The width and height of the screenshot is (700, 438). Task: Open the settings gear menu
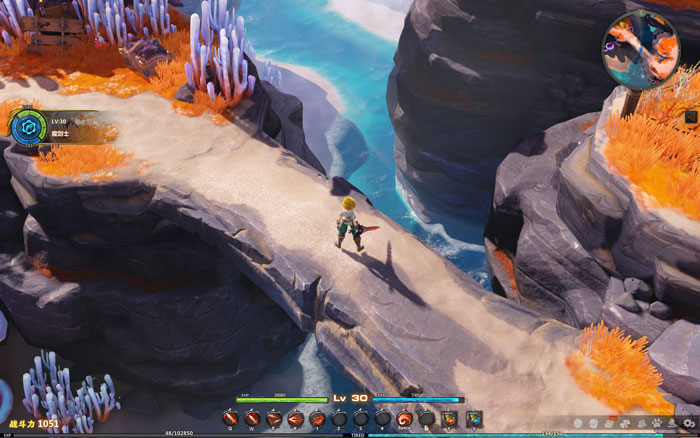688,424
